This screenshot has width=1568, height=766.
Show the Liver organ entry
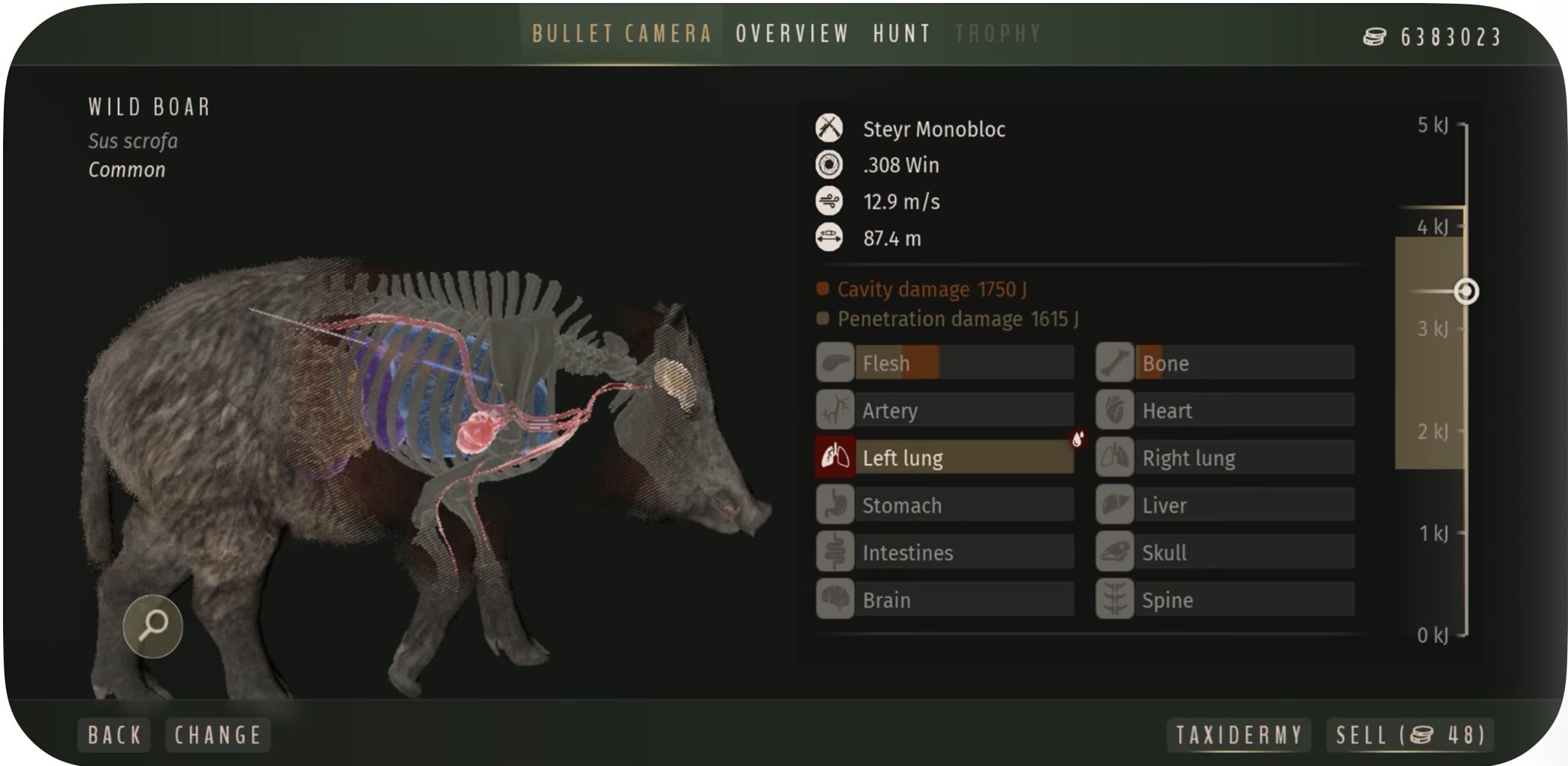(1226, 505)
